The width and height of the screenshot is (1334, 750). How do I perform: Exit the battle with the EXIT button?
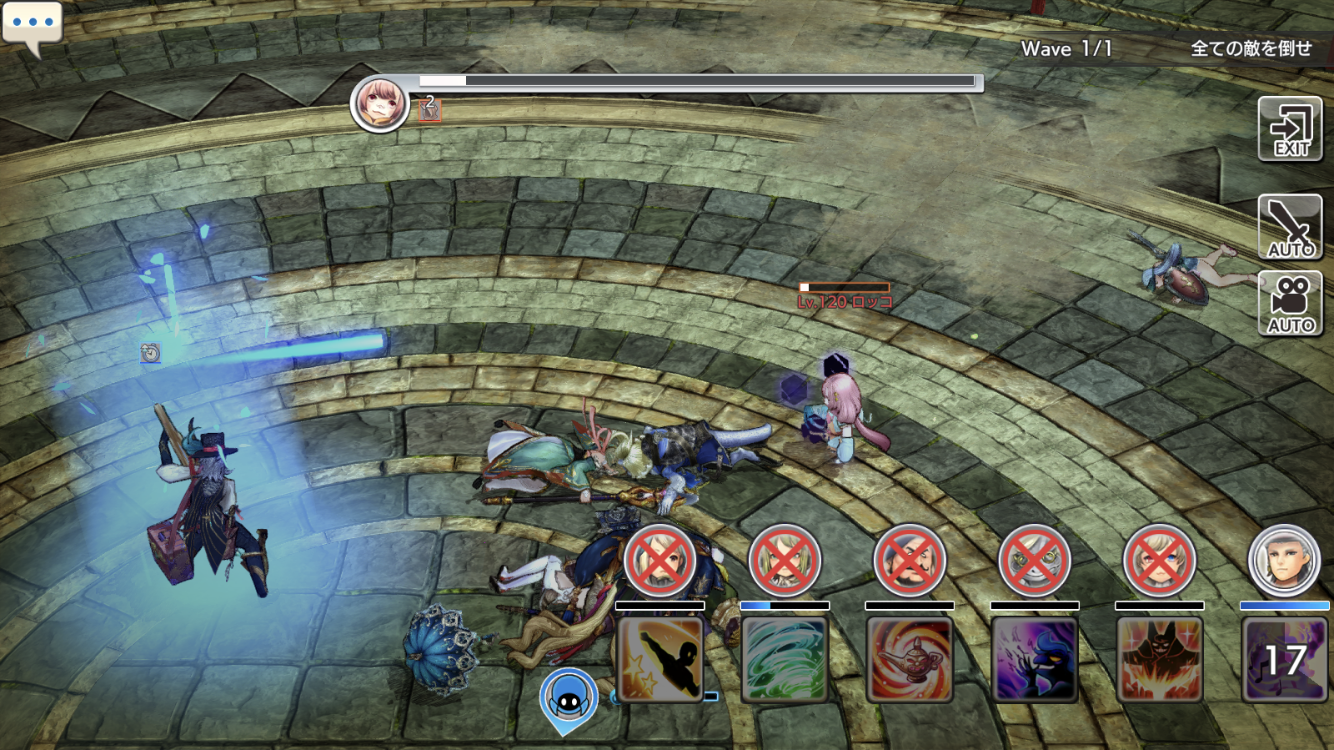click(1290, 129)
